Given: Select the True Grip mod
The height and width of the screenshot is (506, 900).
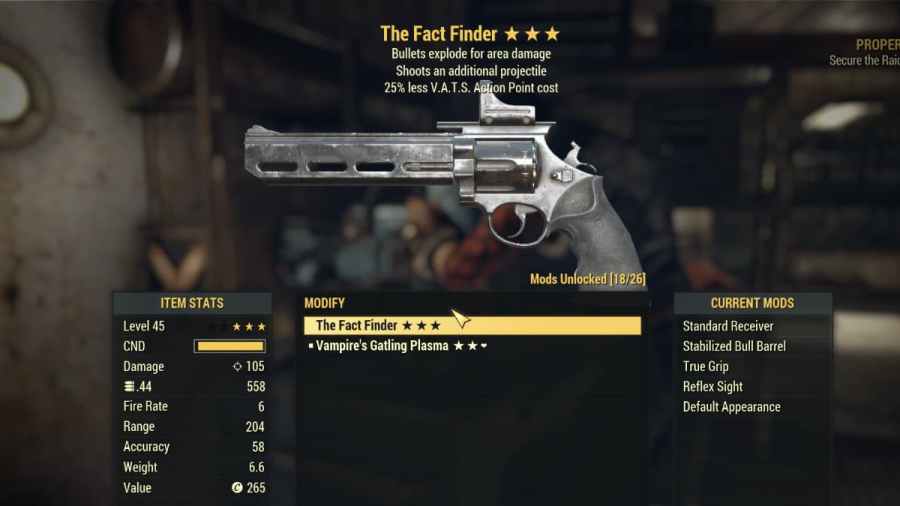Looking at the screenshot, I should click(706, 366).
